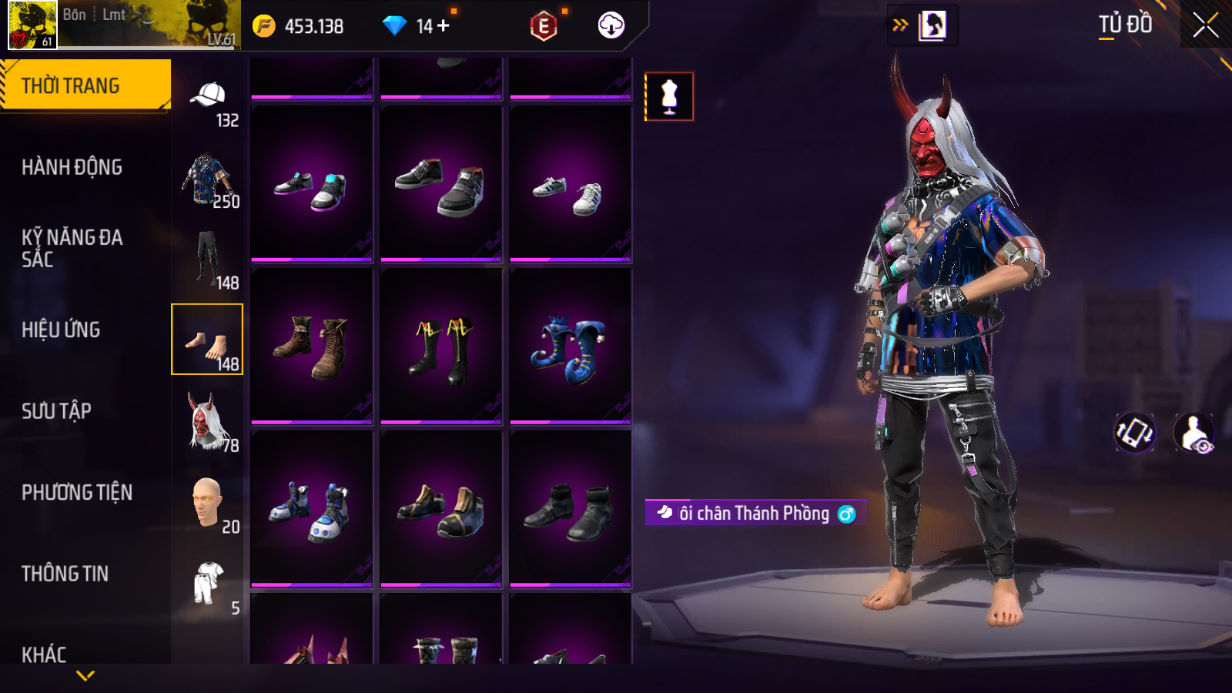
Task: Open the Thời Trang category
Action: (85, 86)
